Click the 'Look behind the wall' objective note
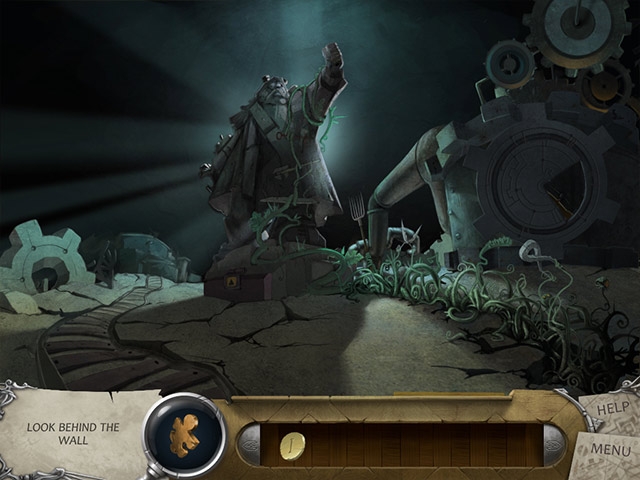The width and height of the screenshot is (640, 480). [74, 434]
